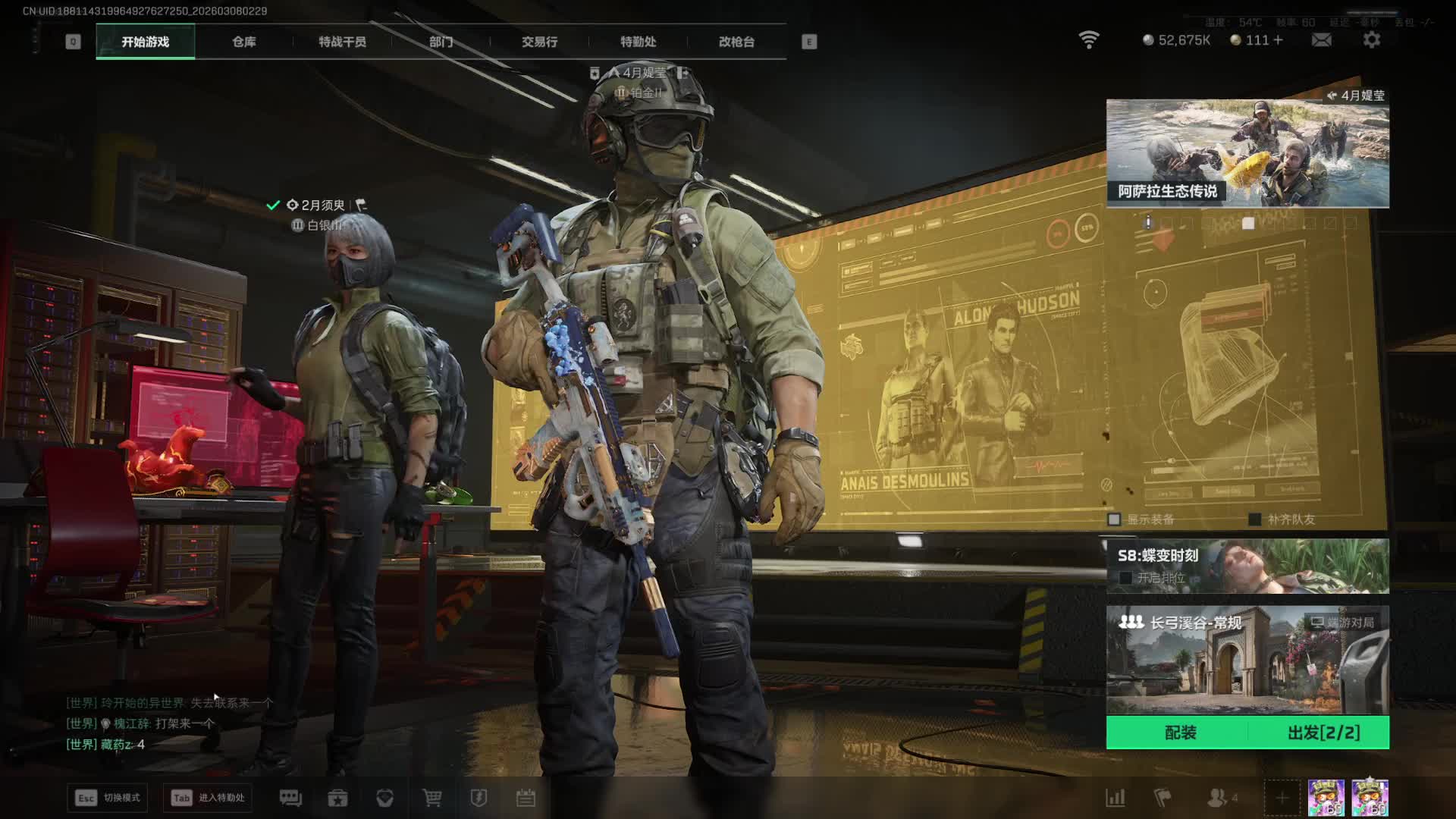Toggle the 显示装备 checkbox
The height and width of the screenshot is (819, 1456).
[1114, 519]
